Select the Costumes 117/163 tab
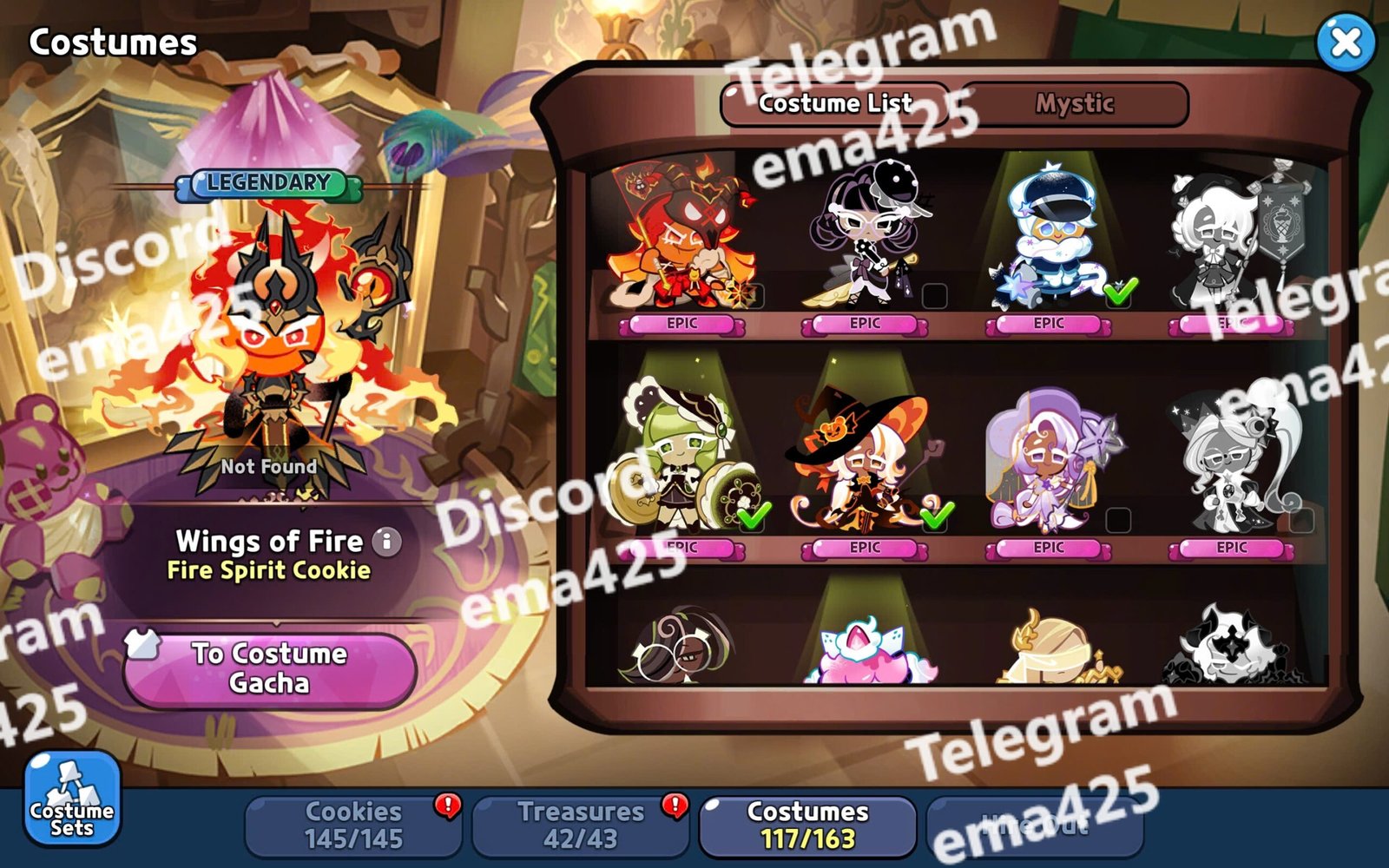The image size is (1389, 868). tap(807, 825)
